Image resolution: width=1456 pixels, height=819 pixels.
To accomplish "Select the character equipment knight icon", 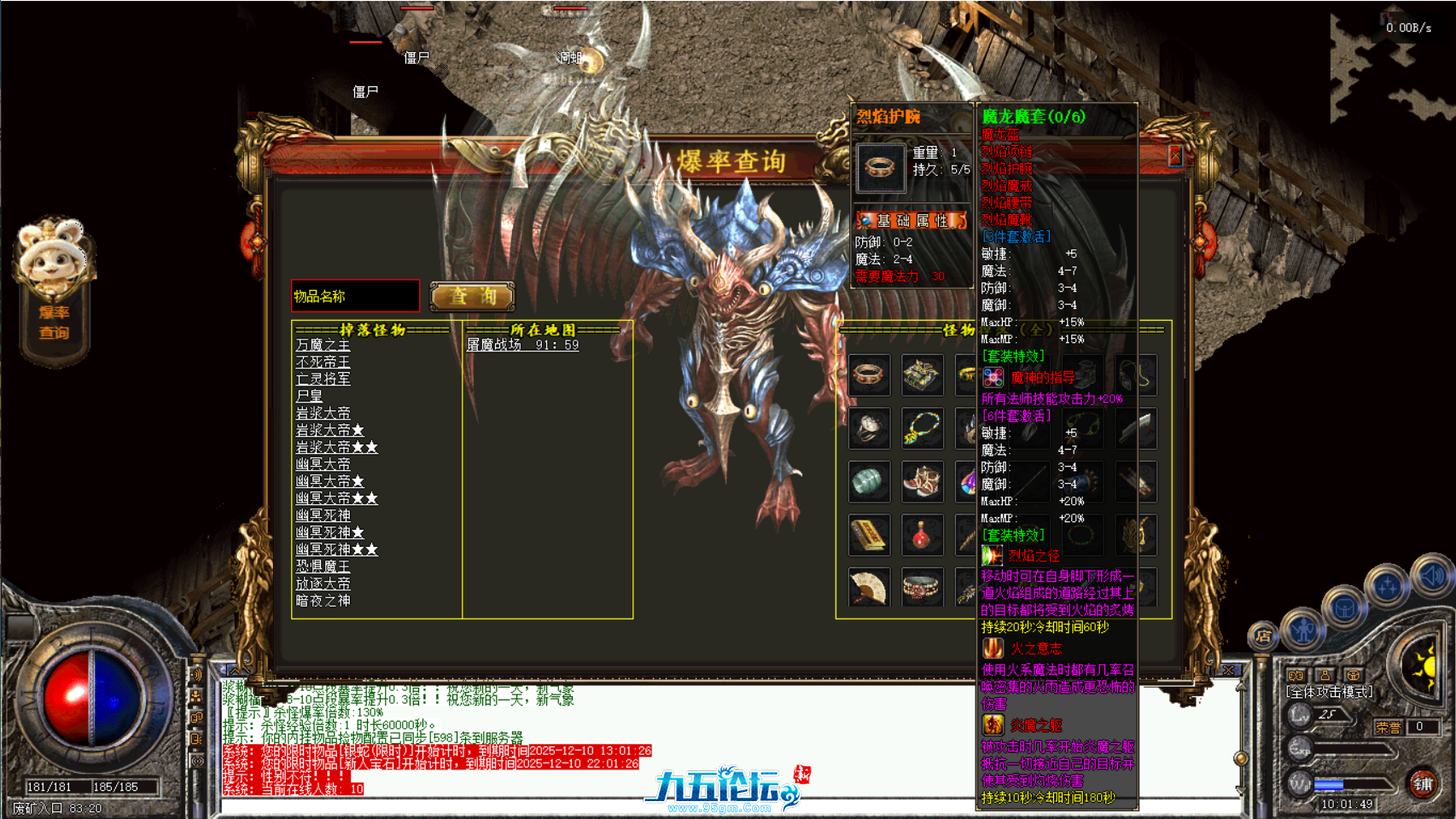I will [1303, 628].
